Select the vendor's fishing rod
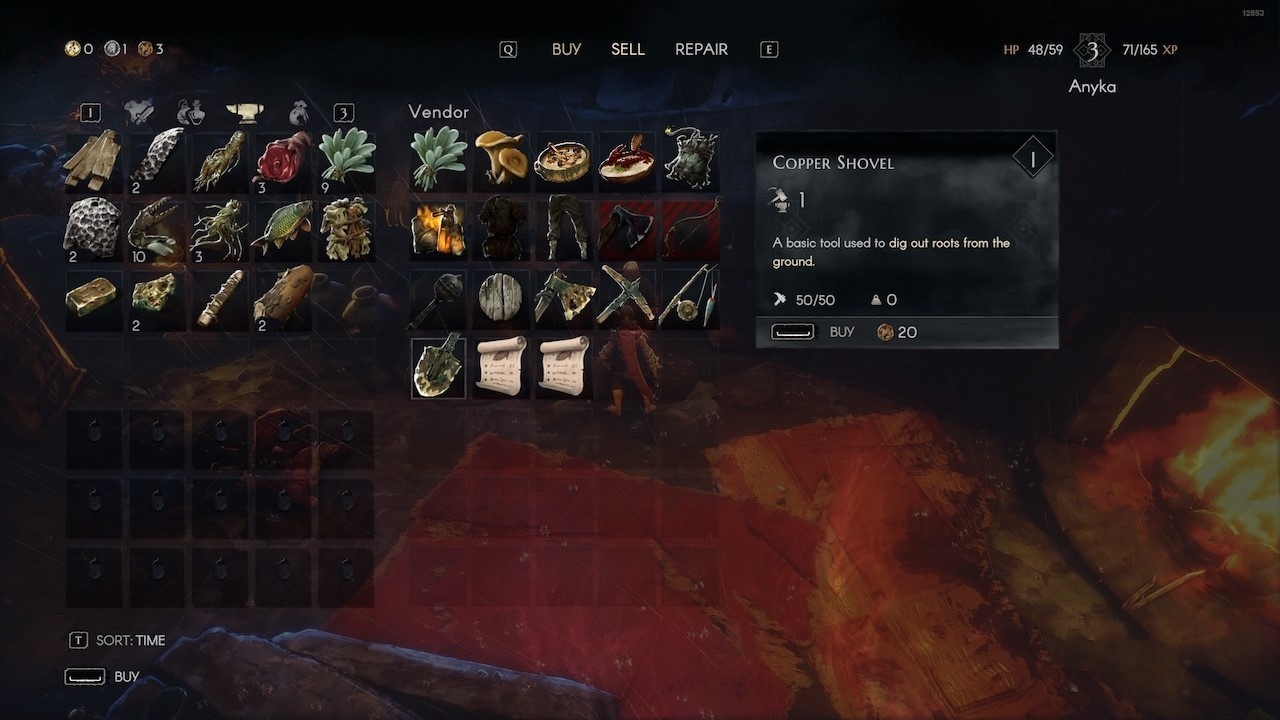This screenshot has height=720, width=1280. [x=689, y=297]
